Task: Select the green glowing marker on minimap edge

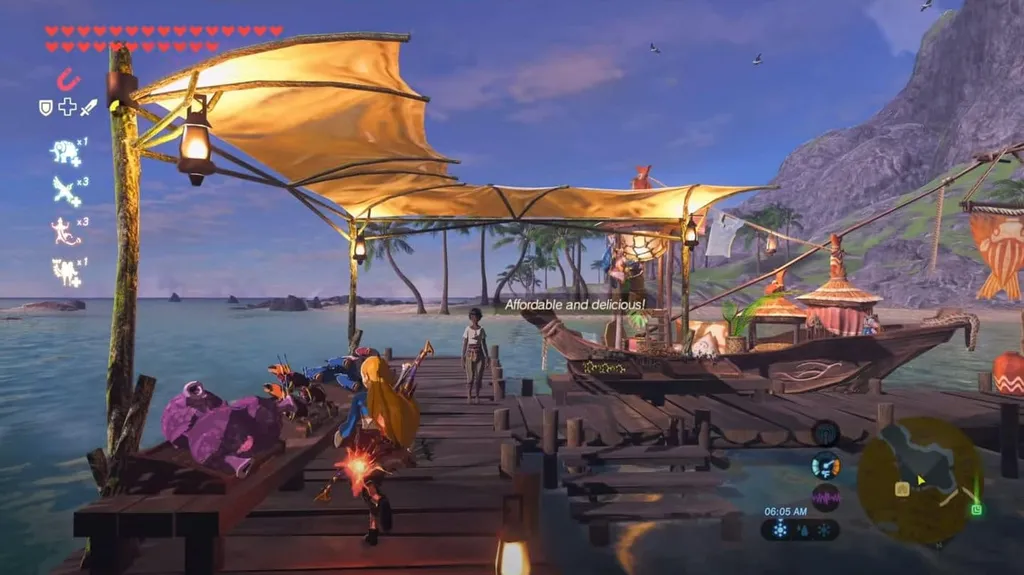Action: pos(976,509)
